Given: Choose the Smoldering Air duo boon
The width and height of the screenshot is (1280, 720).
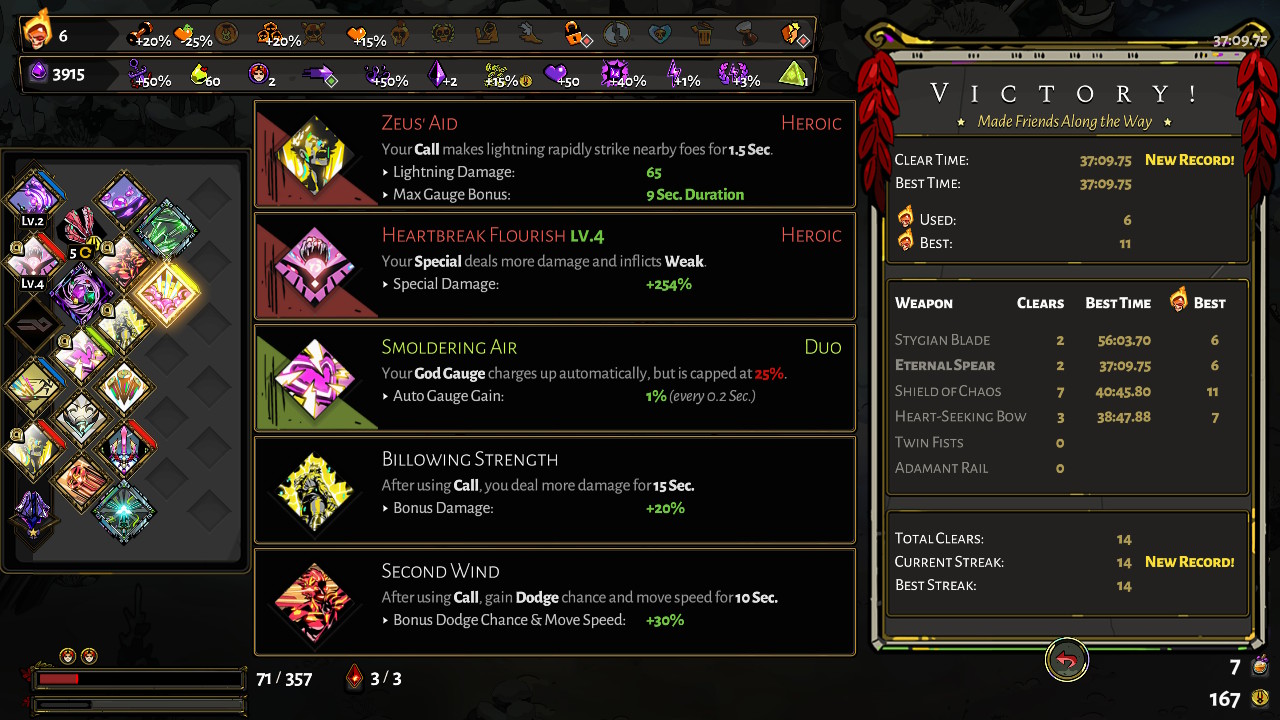Looking at the screenshot, I should pyautogui.click(x=555, y=378).
